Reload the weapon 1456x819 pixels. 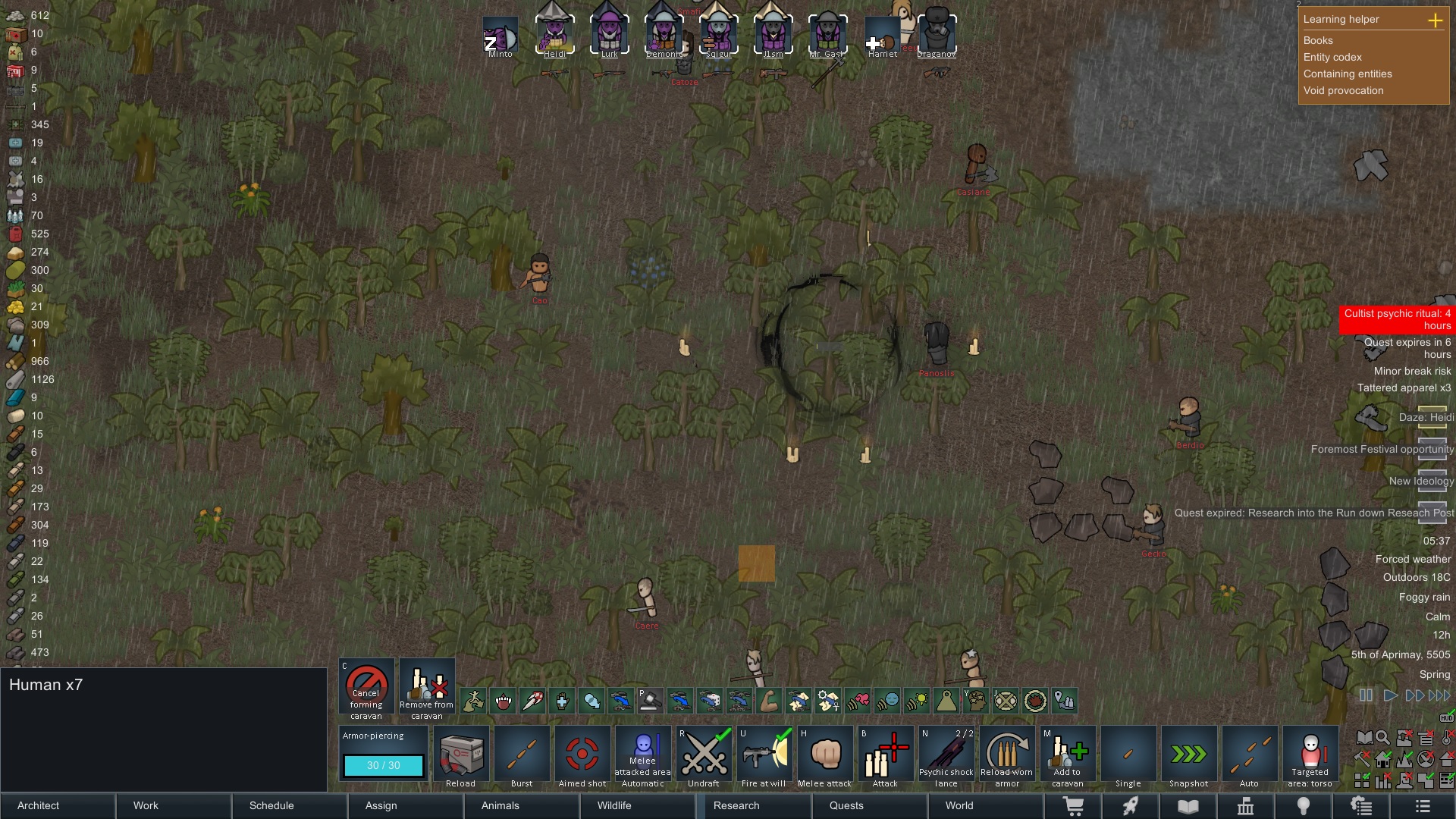[x=461, y=756]
